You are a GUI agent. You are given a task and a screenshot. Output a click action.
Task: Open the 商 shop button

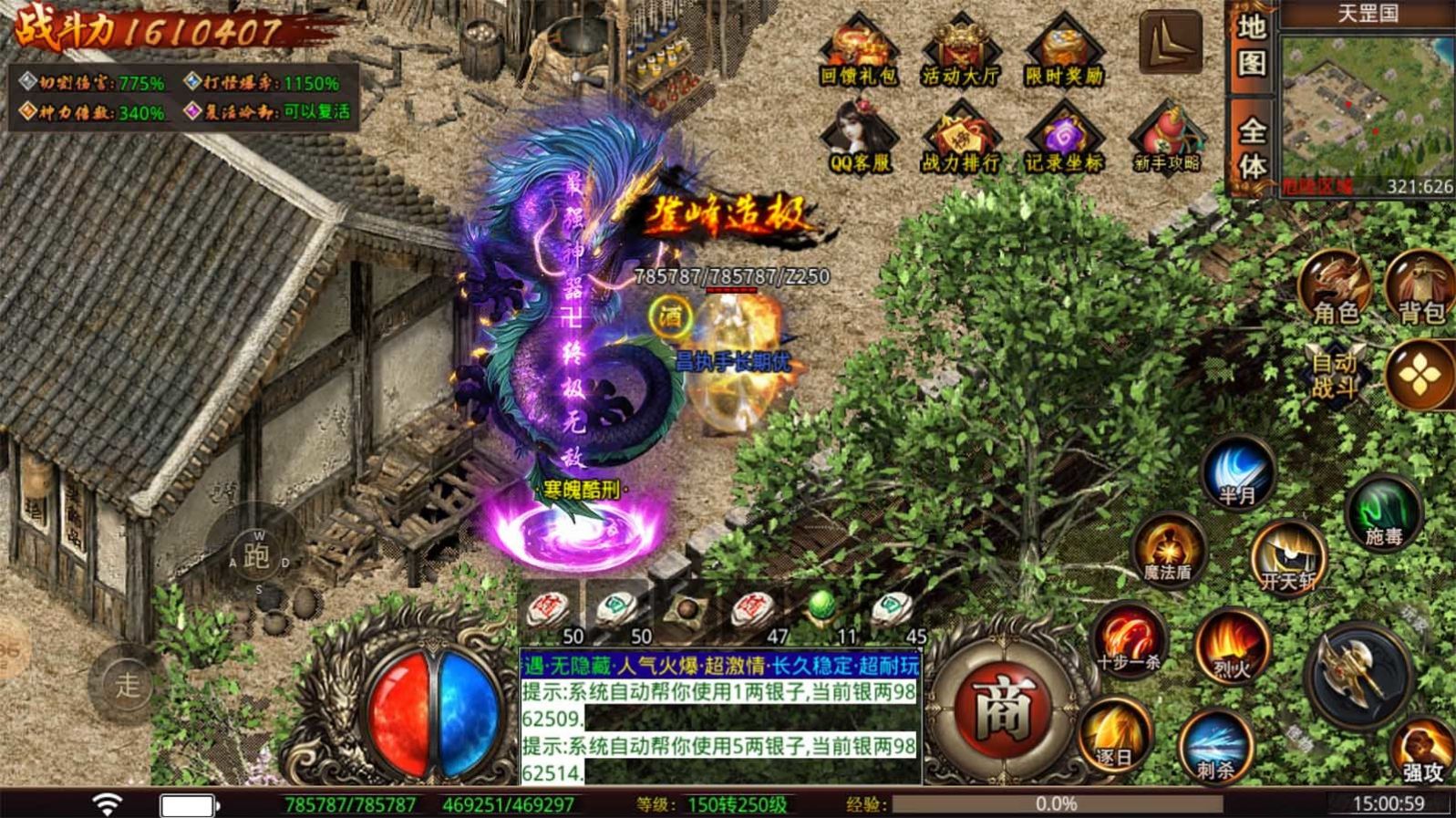[1005, 708]
